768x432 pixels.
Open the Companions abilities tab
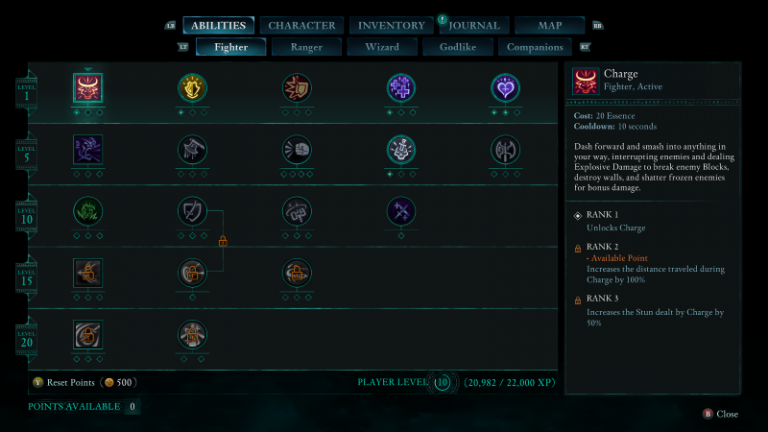[535, 47]
